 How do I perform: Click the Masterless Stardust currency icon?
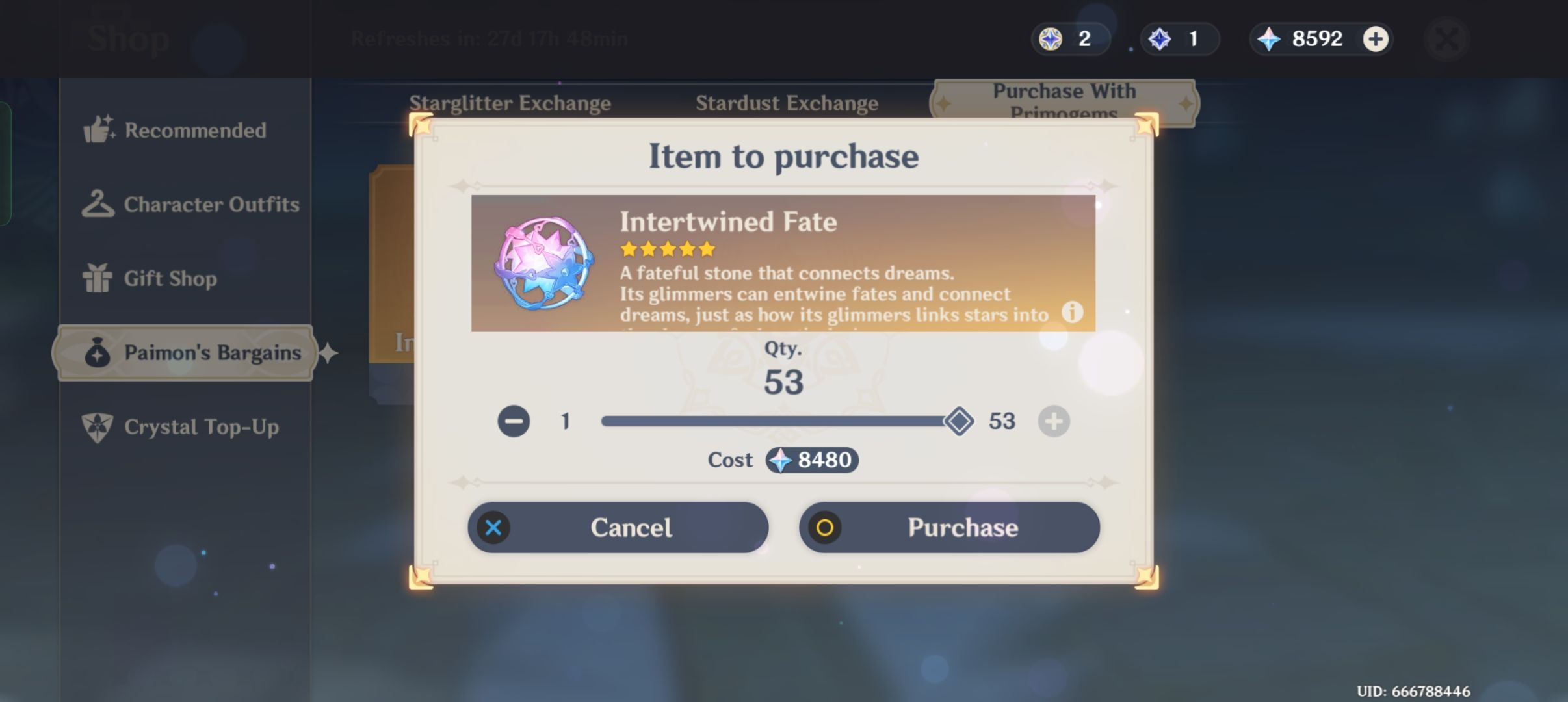1160,38
